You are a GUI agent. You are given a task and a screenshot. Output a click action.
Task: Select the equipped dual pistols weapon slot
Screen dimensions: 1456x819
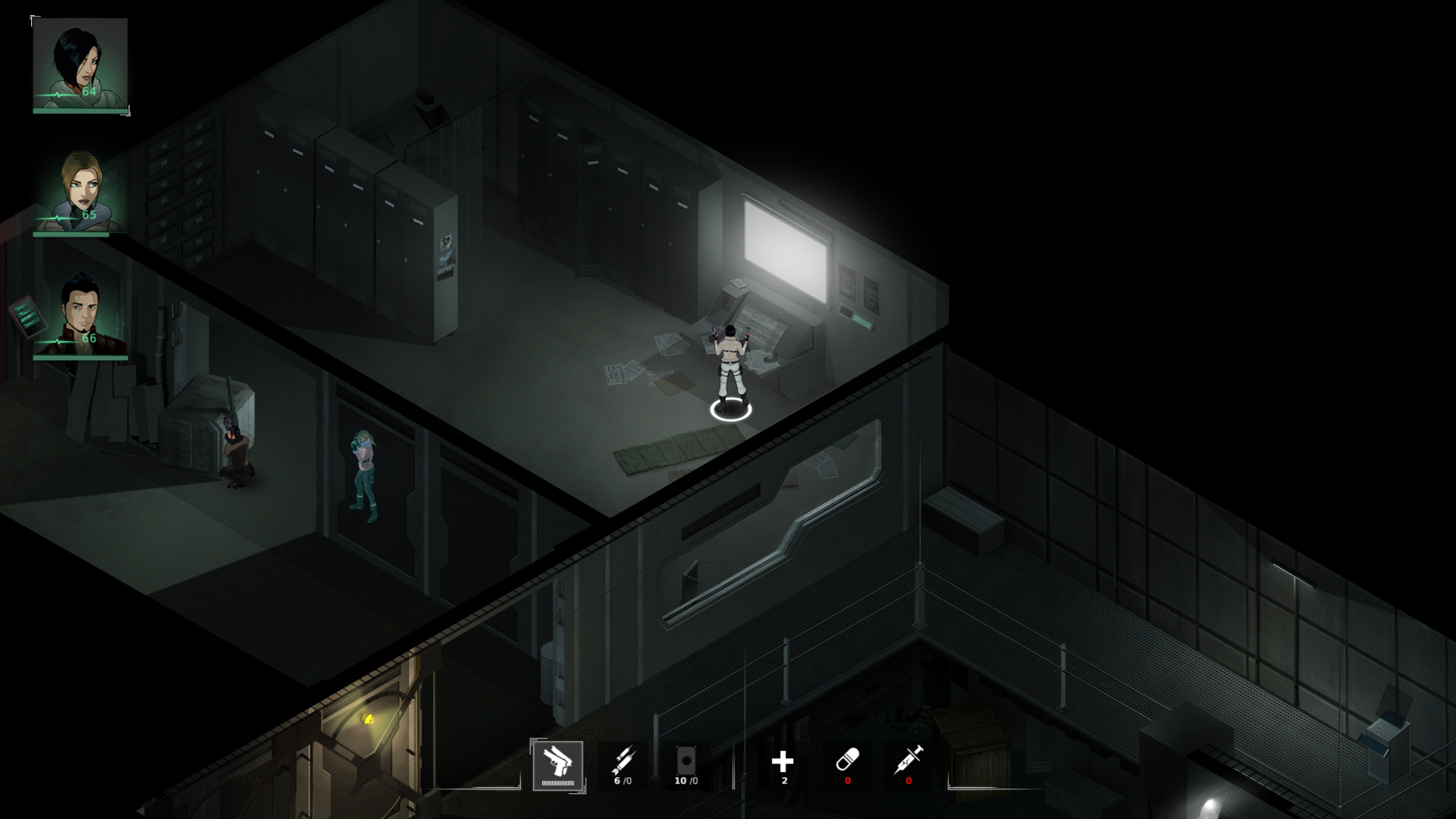(560, 766)
